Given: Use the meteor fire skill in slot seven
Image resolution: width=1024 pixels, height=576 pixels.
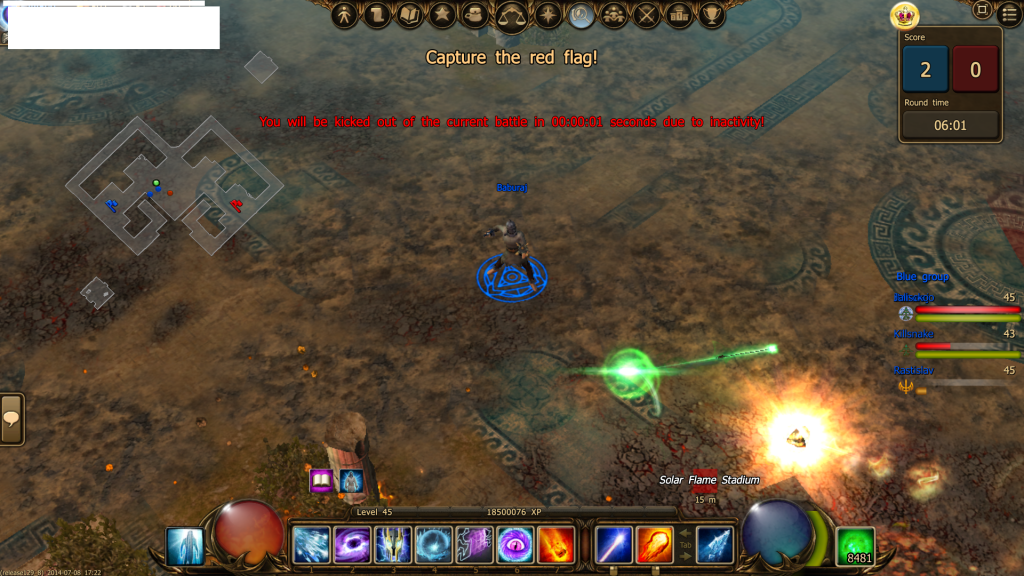Looking at the screenshot, I should tap(556, 545).
